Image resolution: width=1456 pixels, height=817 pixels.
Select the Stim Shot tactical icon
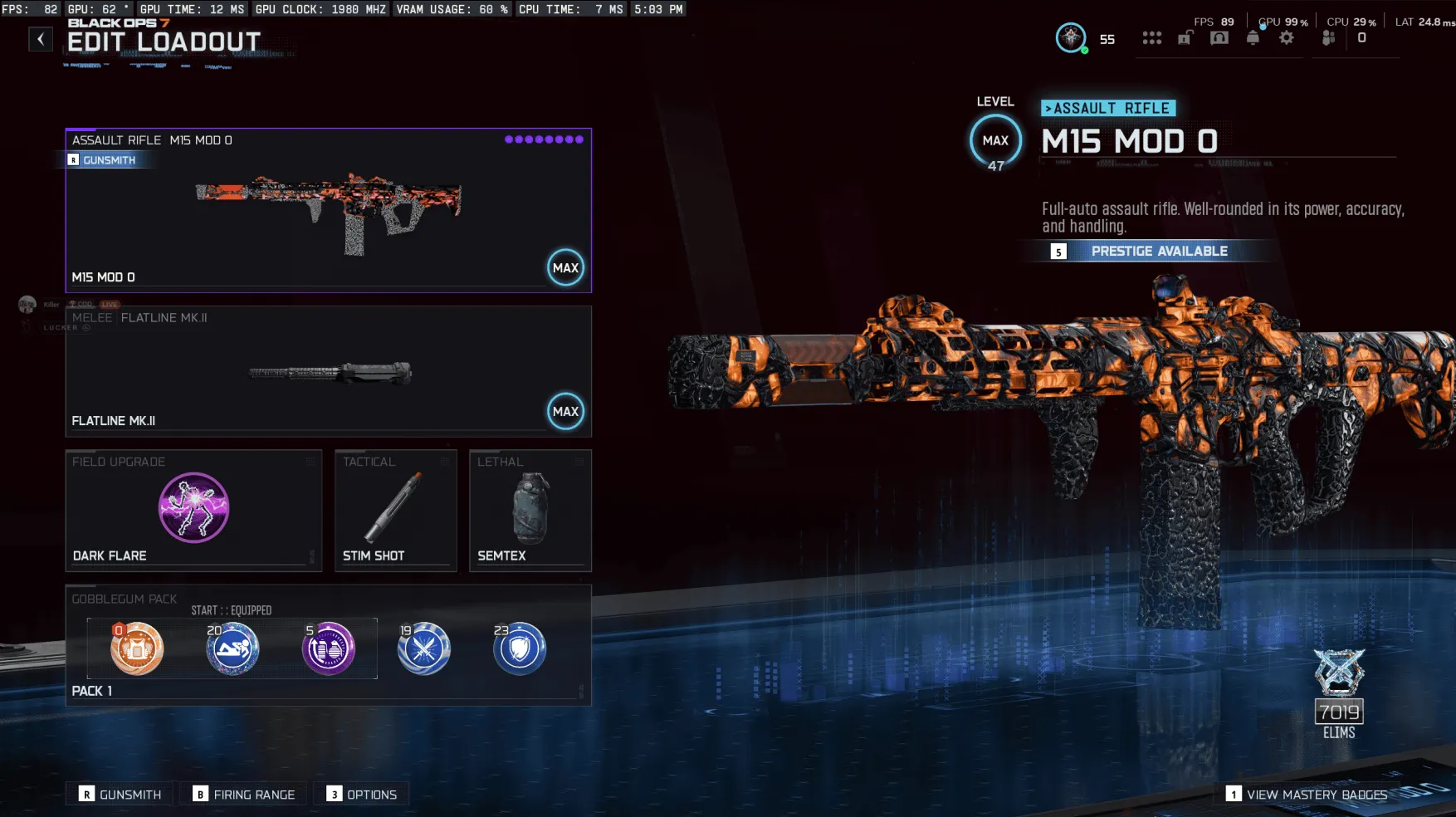(x=395, y=508)
